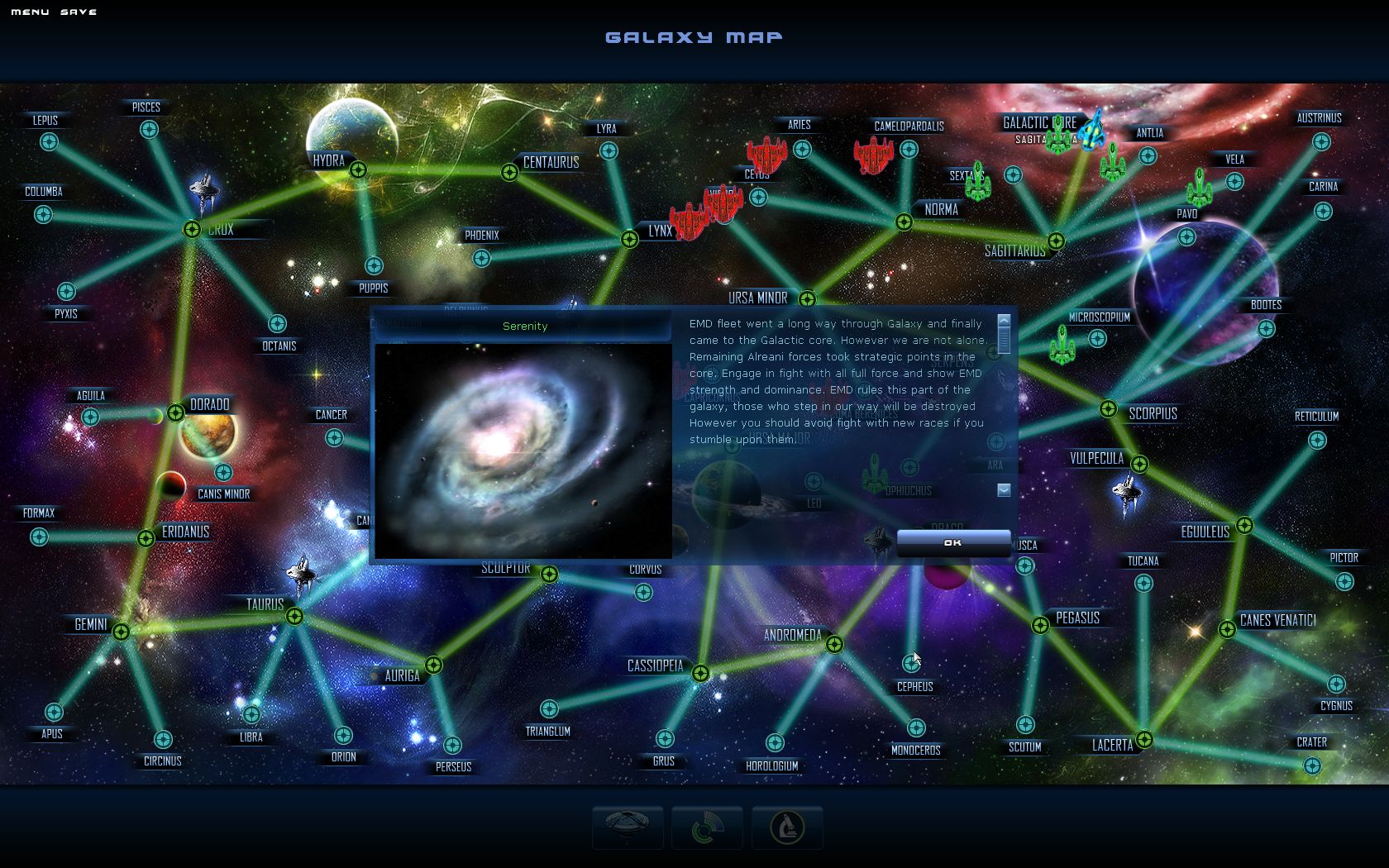
Task: Select the microscope science icon
Action: coord(787,827)
